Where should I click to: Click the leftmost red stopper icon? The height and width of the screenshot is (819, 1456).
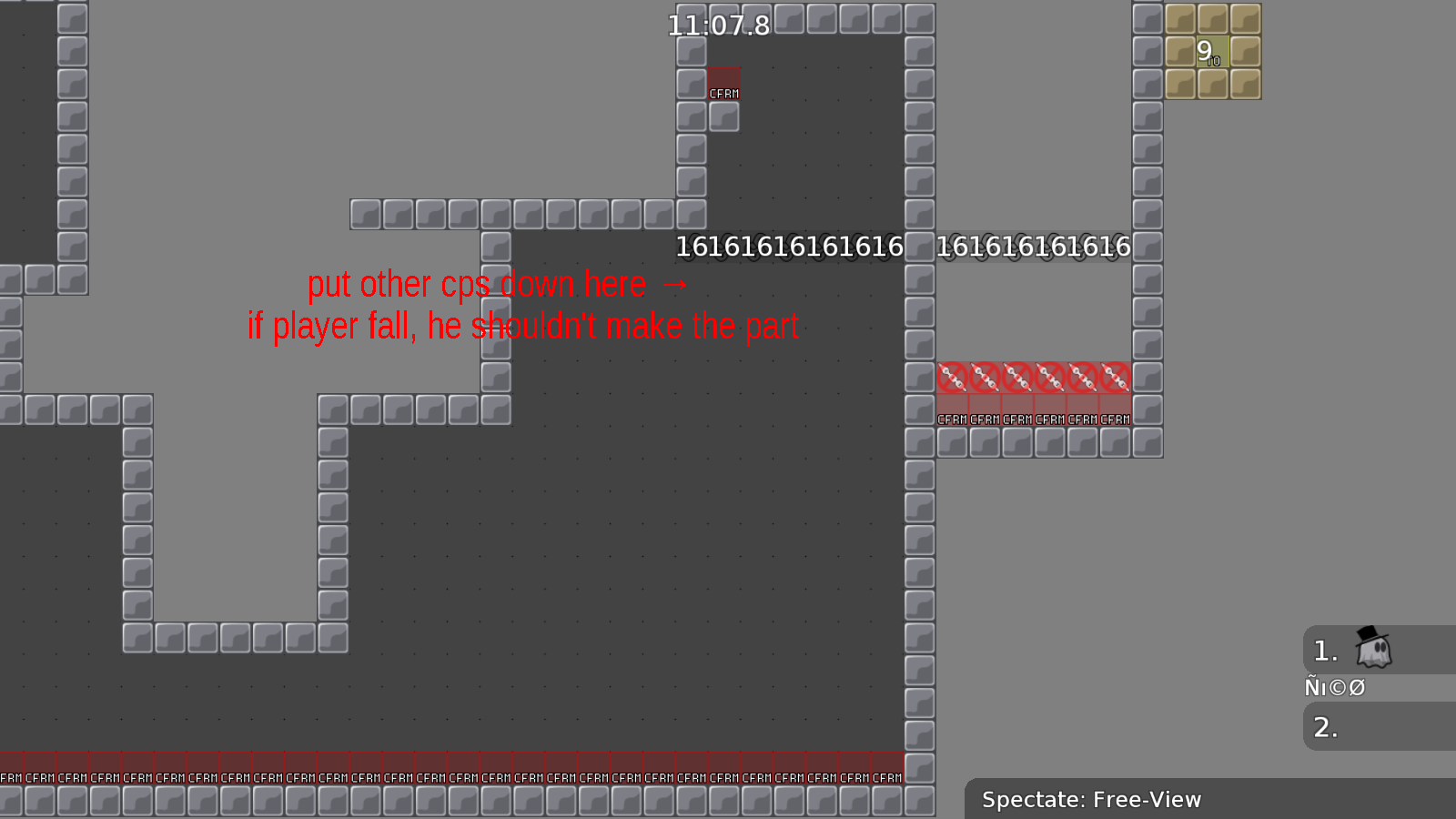click(952, 377)
